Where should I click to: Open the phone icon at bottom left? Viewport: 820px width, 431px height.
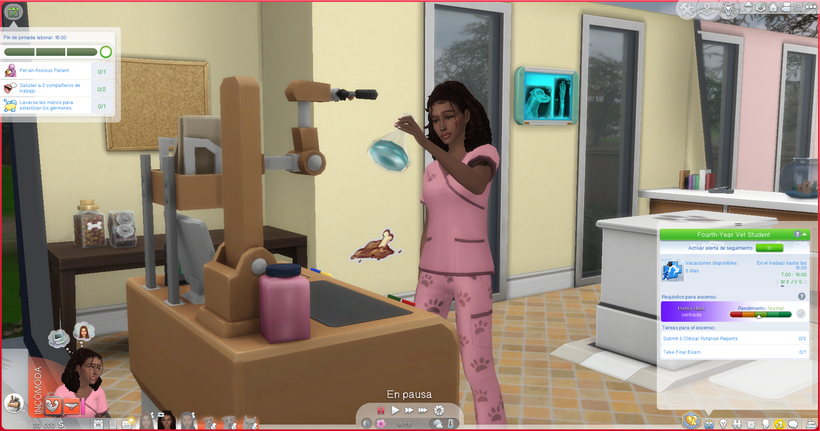(x=14, y=403)
